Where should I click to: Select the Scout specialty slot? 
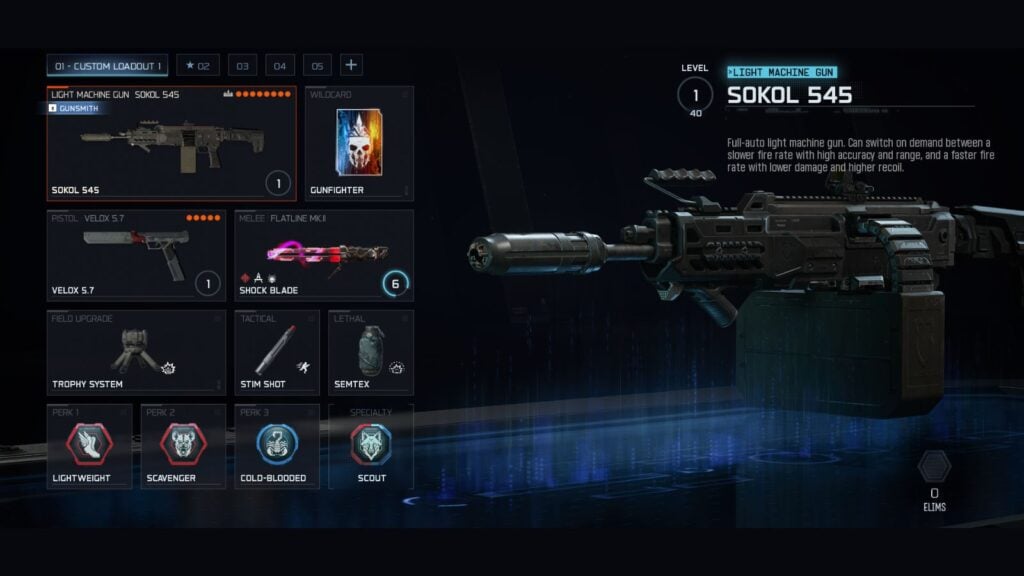click(370, 446)
